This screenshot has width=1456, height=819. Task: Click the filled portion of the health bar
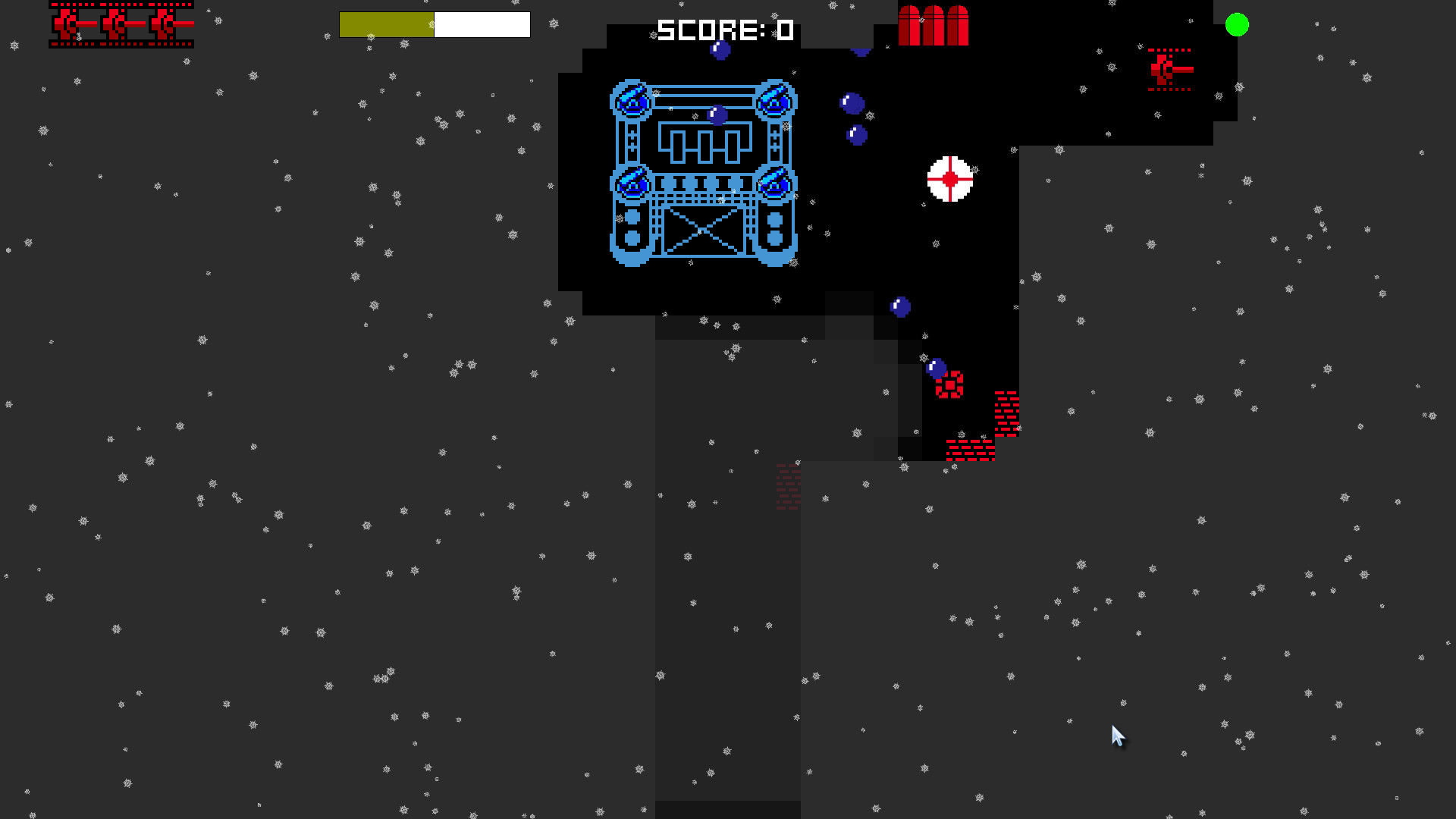(x=385, y=24)
